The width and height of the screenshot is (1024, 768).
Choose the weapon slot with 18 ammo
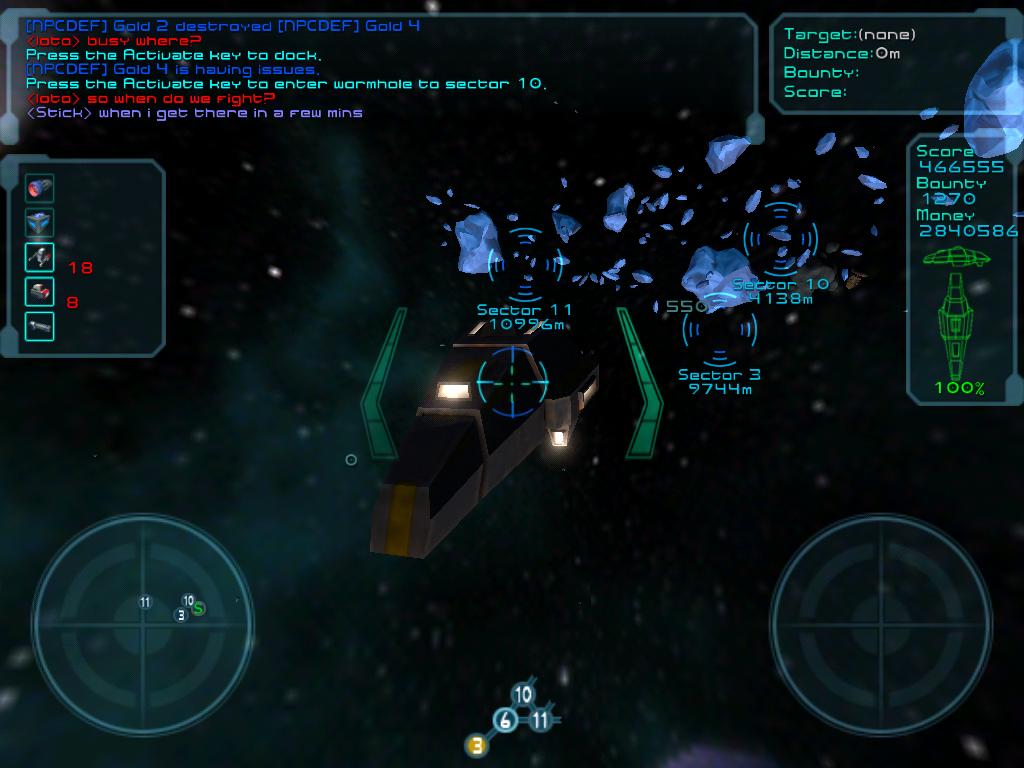[40, 257]
